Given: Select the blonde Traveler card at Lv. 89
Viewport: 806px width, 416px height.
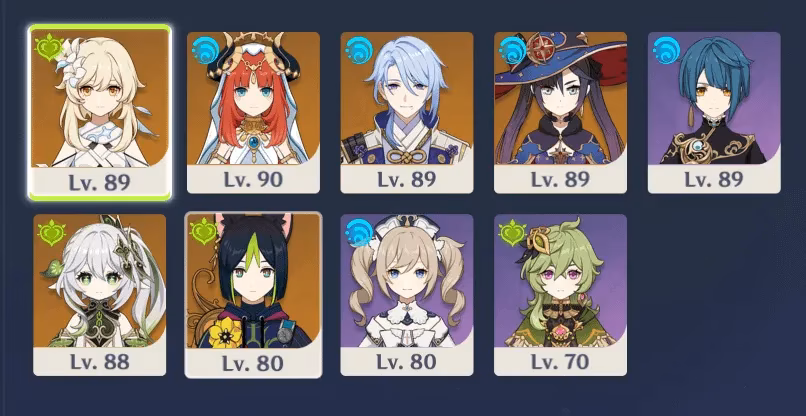Looking at the screenshot, I should [99, 111].
